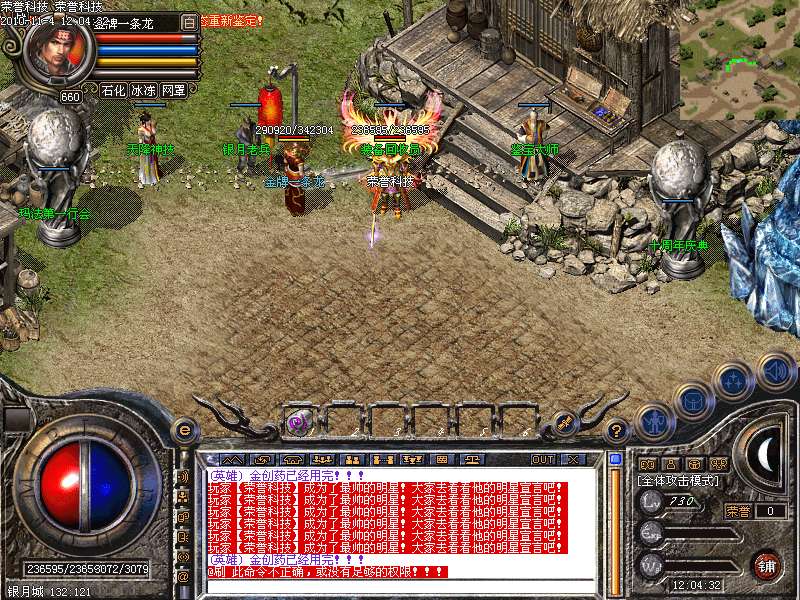Activate the 冰冻 hero skill button
The width and height of the screenshot is (800, 600).
pos(144,90)
